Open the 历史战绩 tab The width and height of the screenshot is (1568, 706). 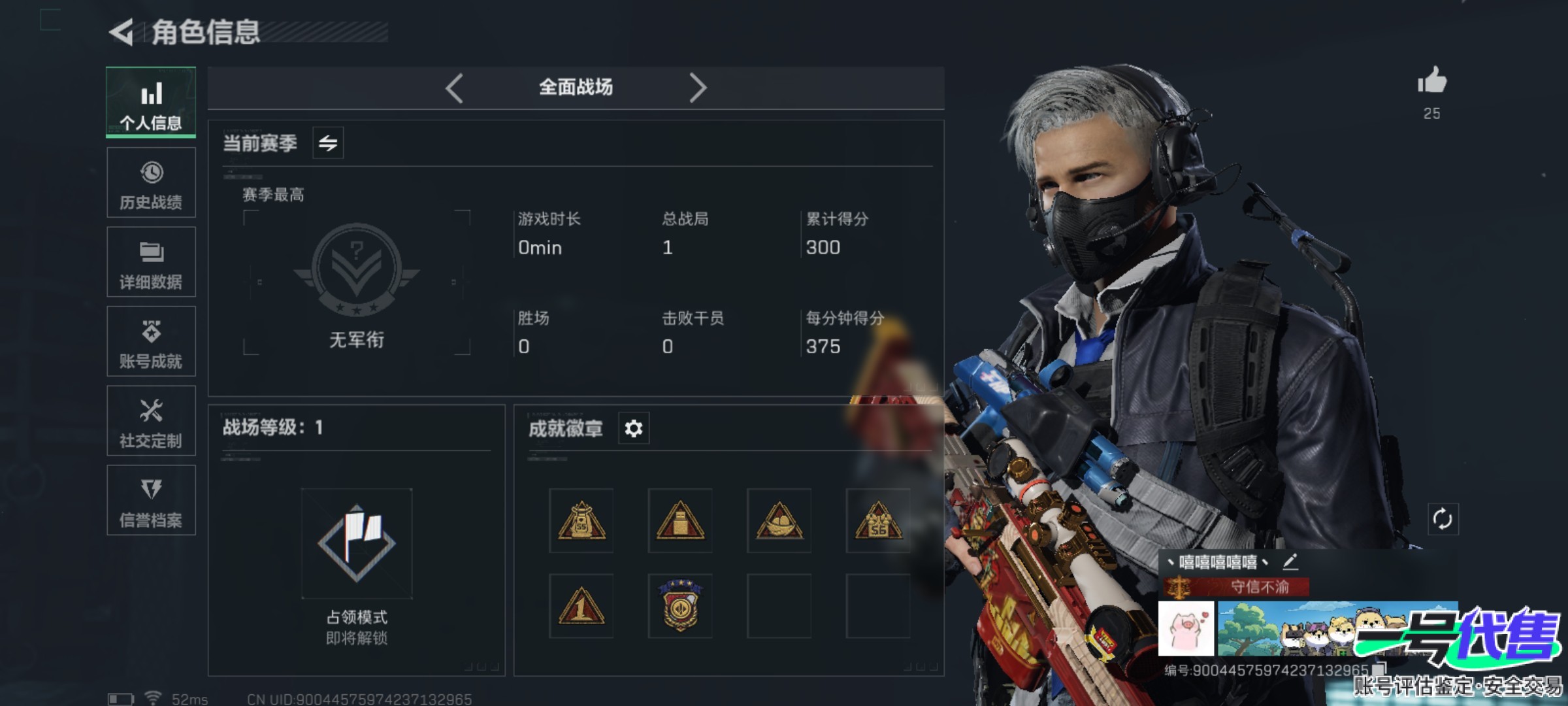click(151, 182)
